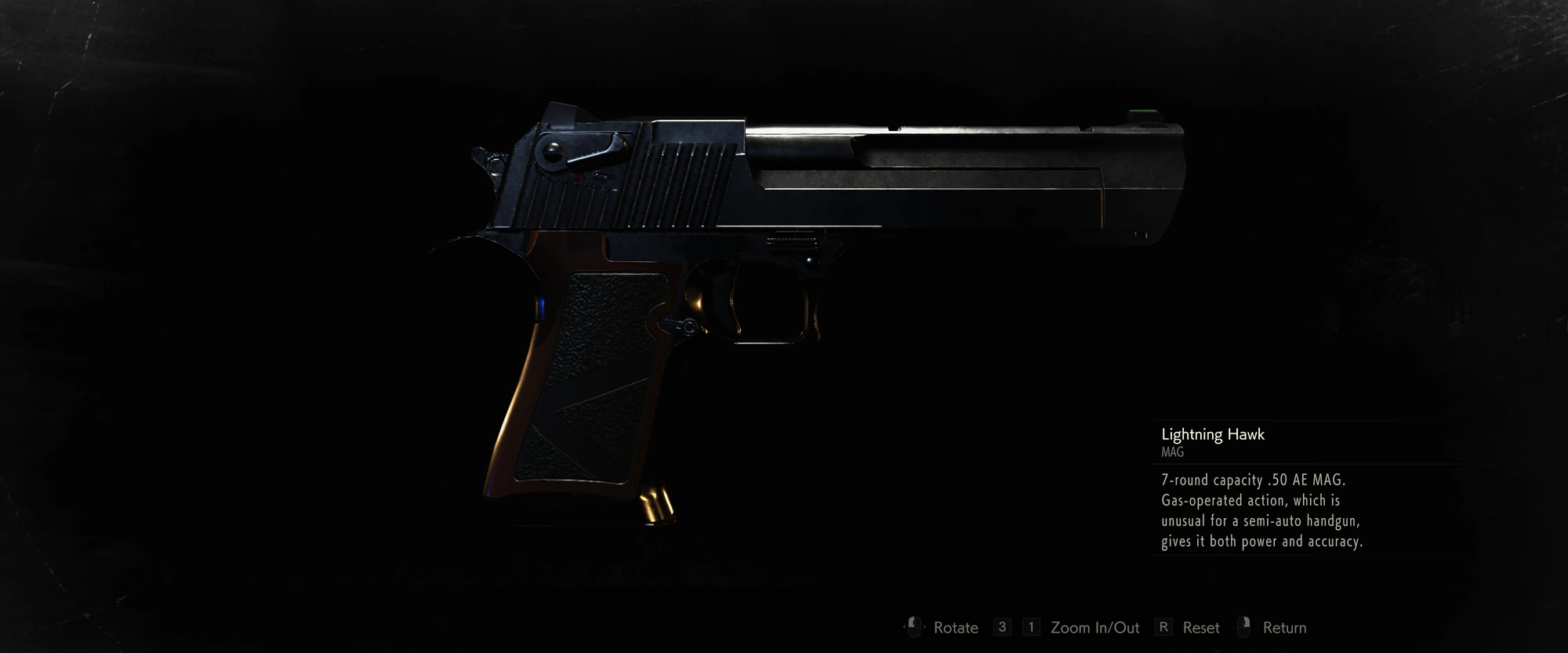
Task: Select the '3' key prompt icon
Action: (x=1001, y=627)
